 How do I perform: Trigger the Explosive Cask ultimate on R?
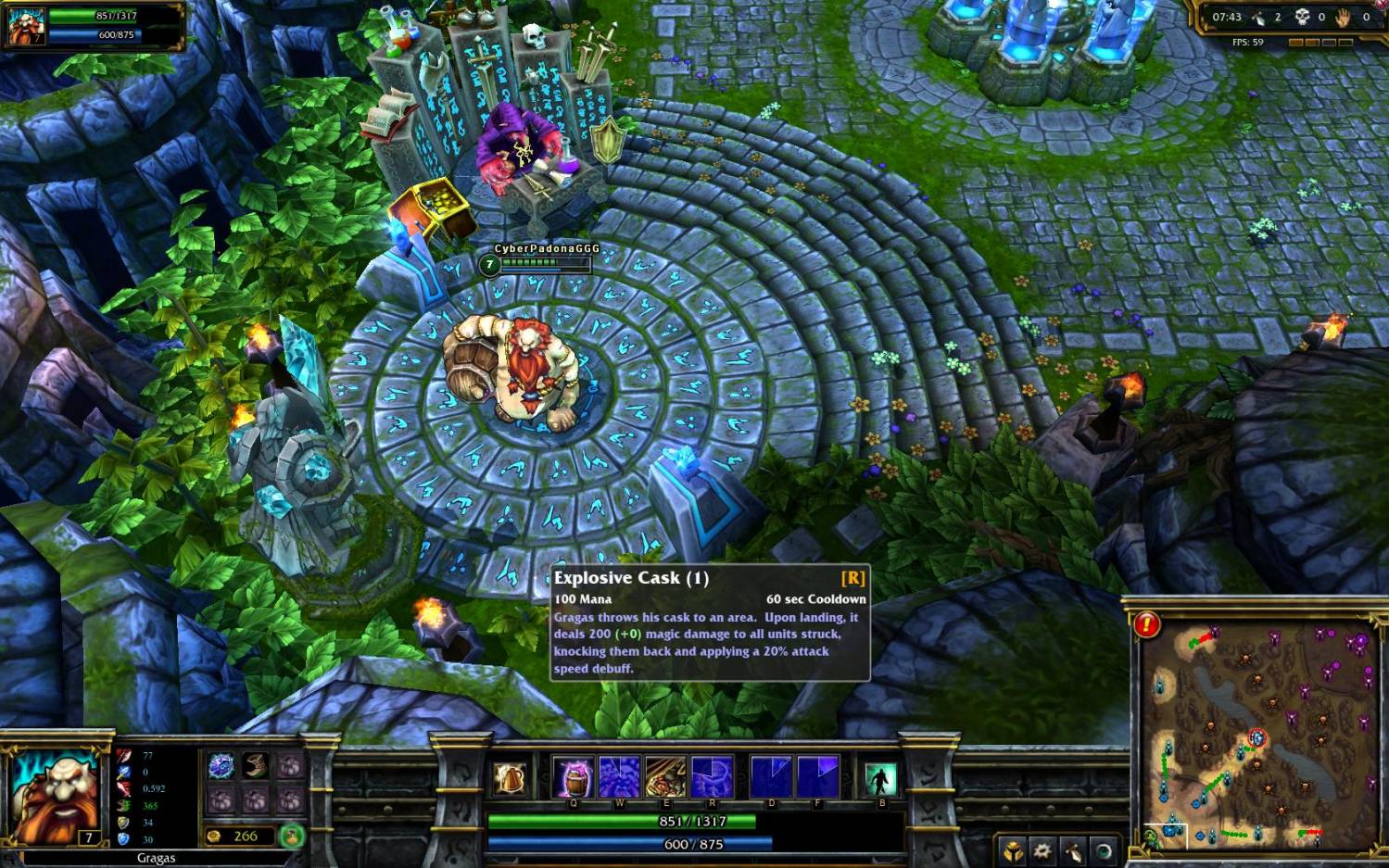point(712,776)
